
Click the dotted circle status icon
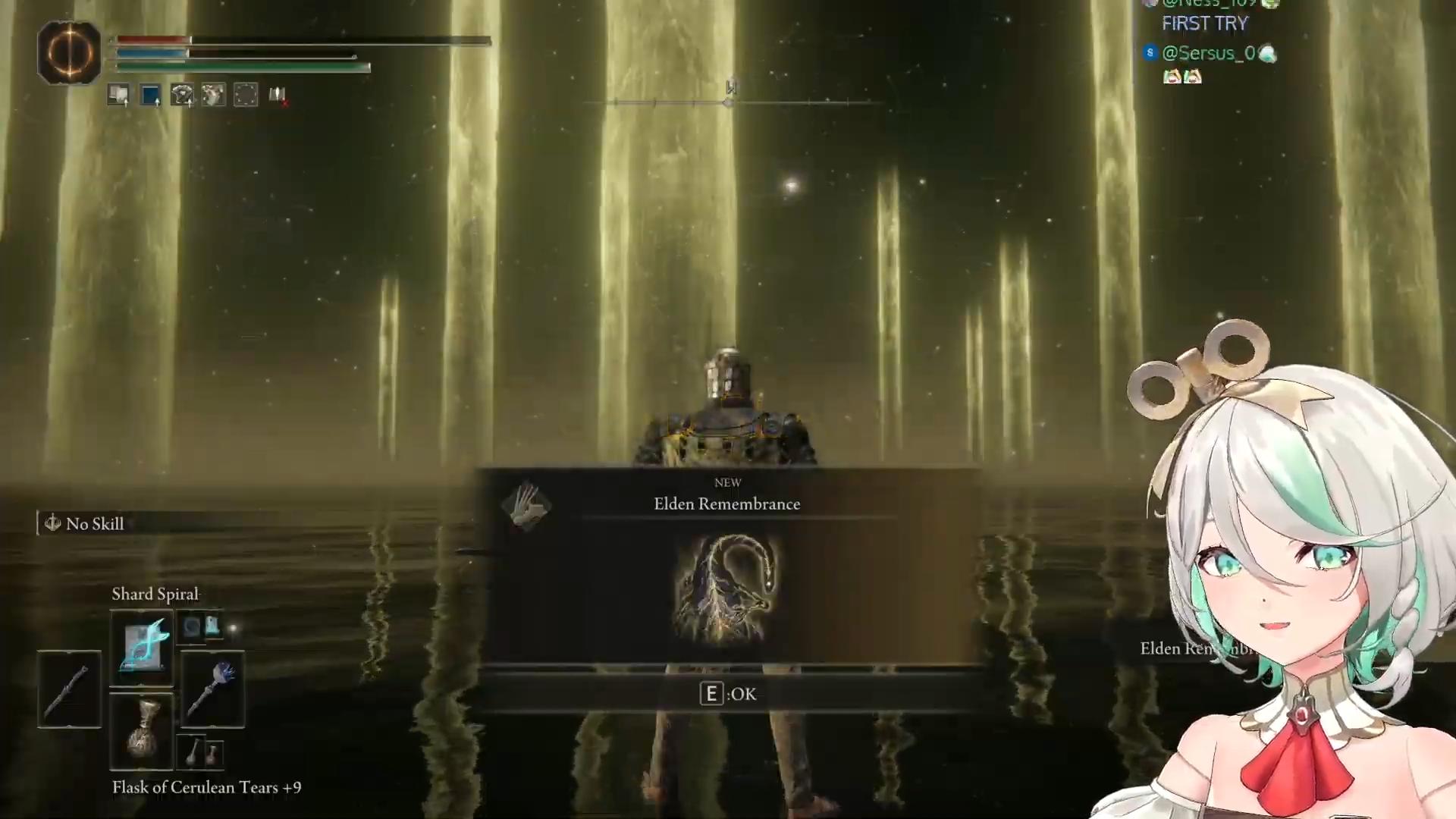pos(246,95)
